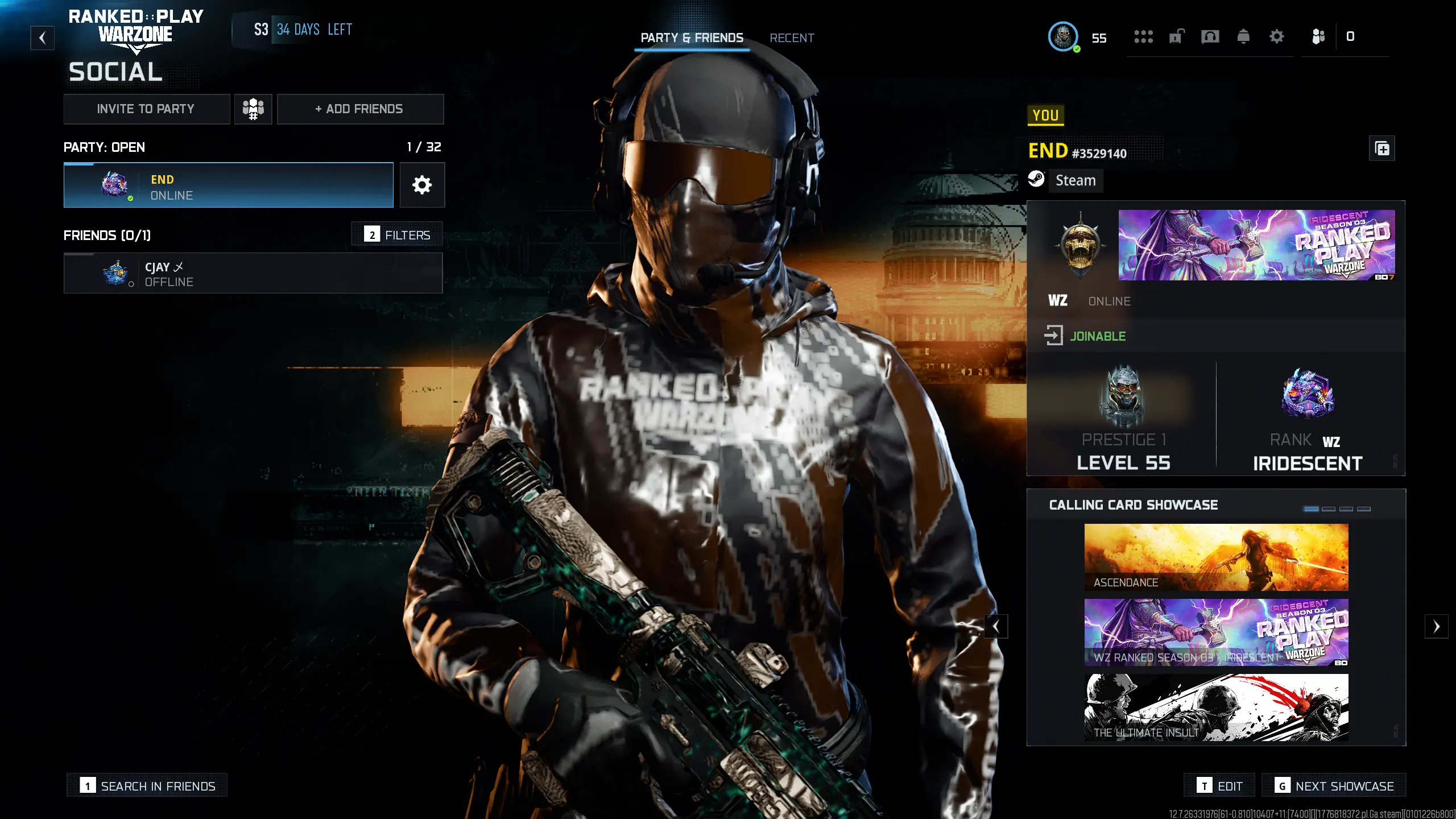Open party settings gear
Viewport: 1456px width, 819px height.
pos(421,185)
